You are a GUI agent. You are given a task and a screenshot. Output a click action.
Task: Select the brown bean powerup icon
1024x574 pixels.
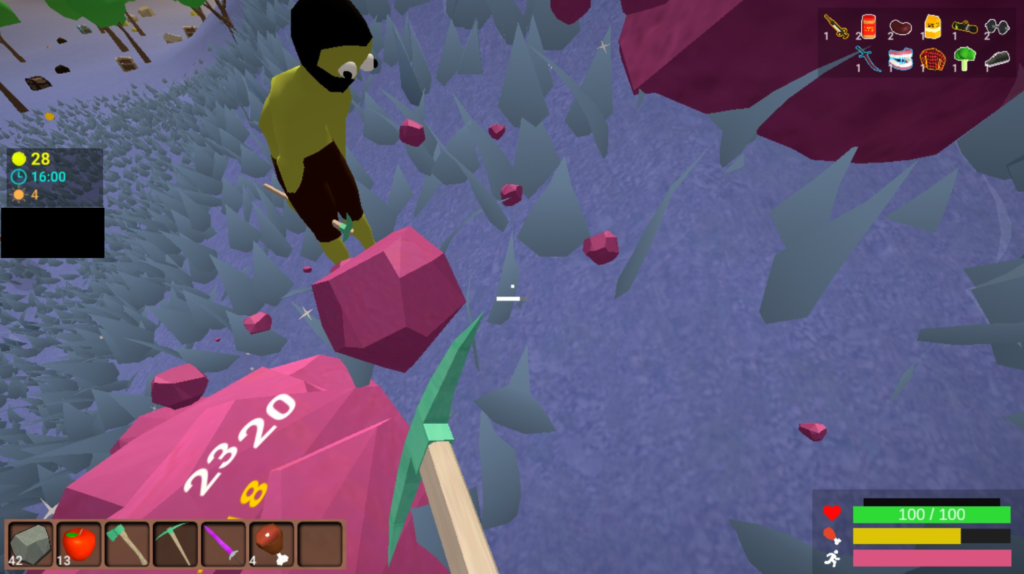click(x=900, y=26)
